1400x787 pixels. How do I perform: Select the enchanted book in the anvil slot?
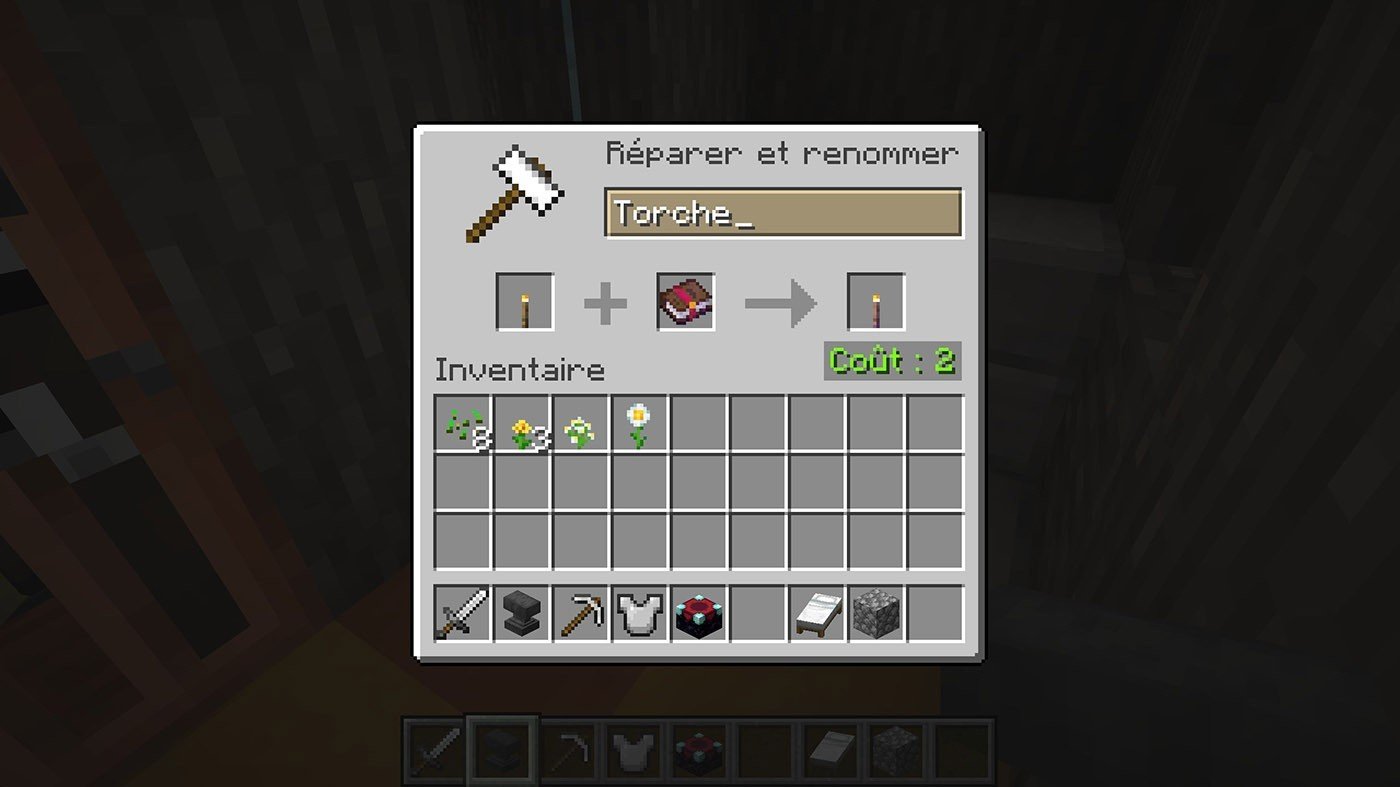click(686, 302)
